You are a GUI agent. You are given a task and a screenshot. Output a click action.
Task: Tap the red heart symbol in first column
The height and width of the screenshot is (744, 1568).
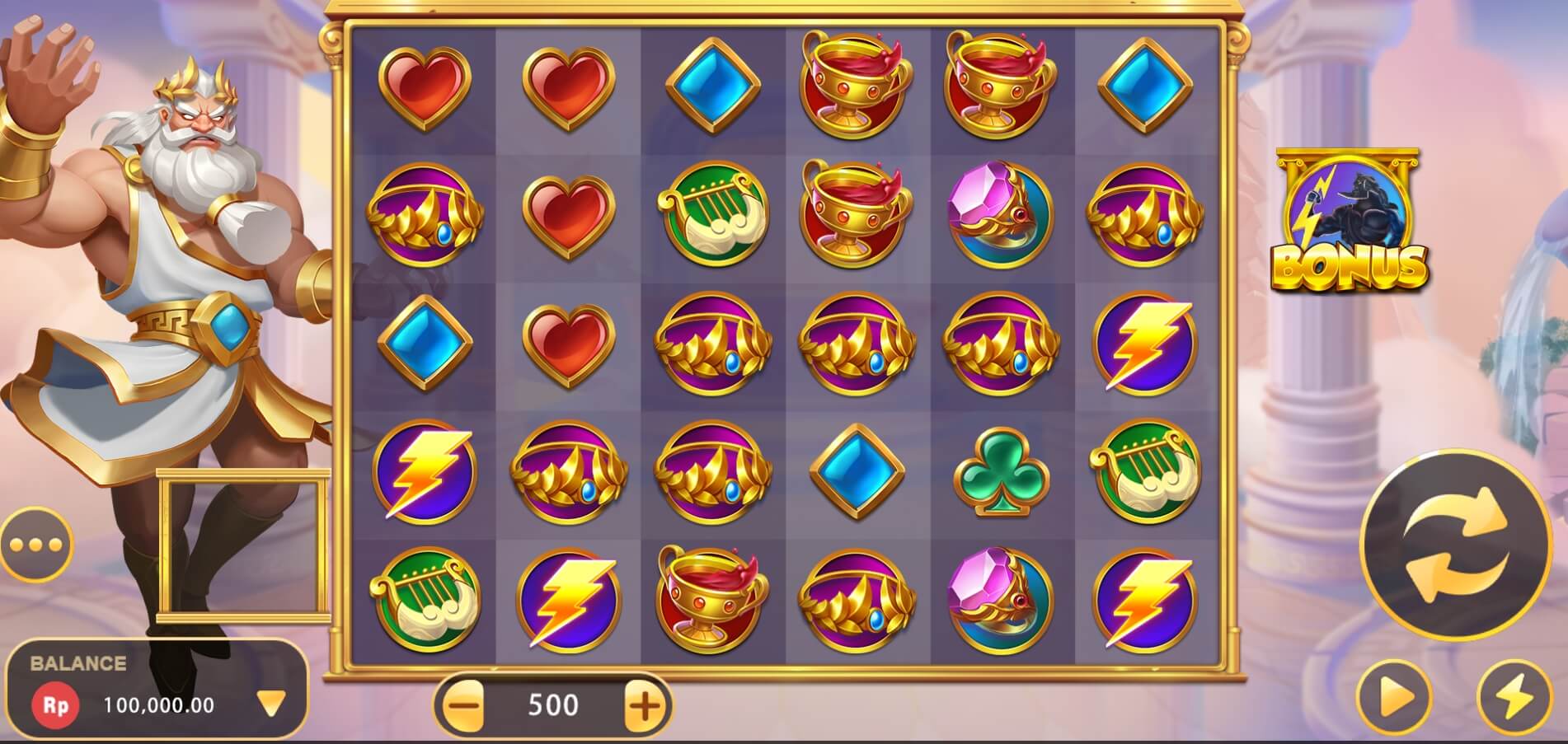427,87
